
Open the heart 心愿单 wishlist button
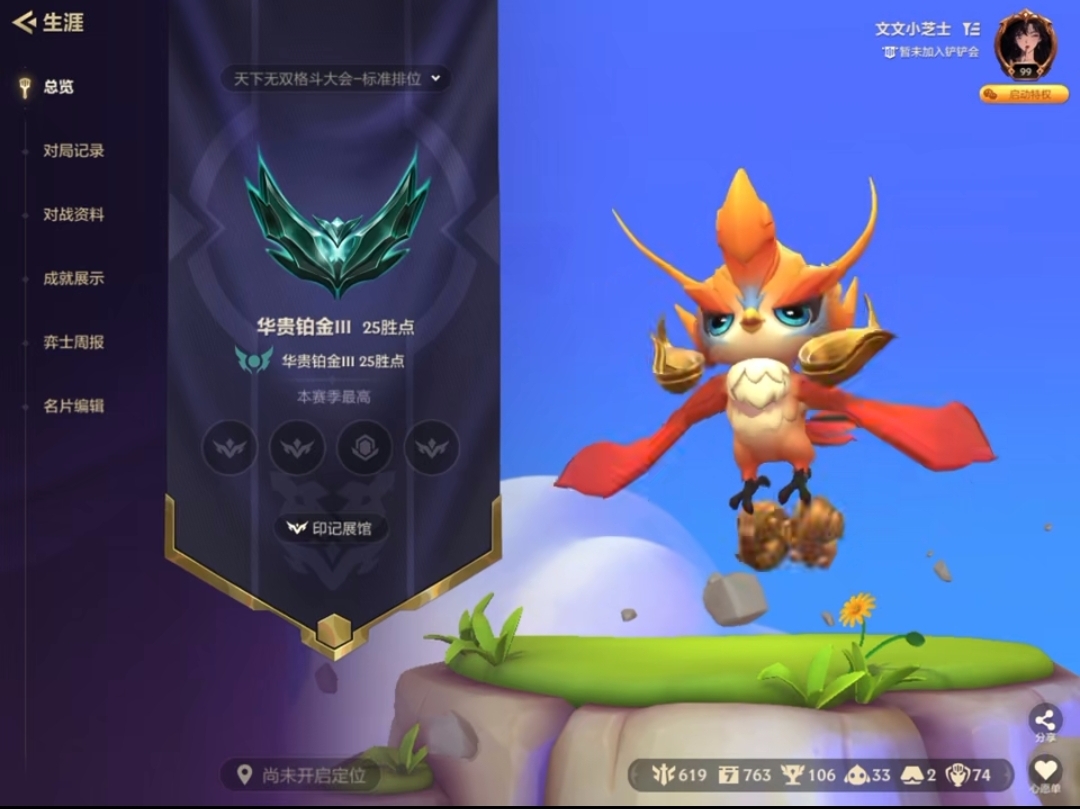1045,772
